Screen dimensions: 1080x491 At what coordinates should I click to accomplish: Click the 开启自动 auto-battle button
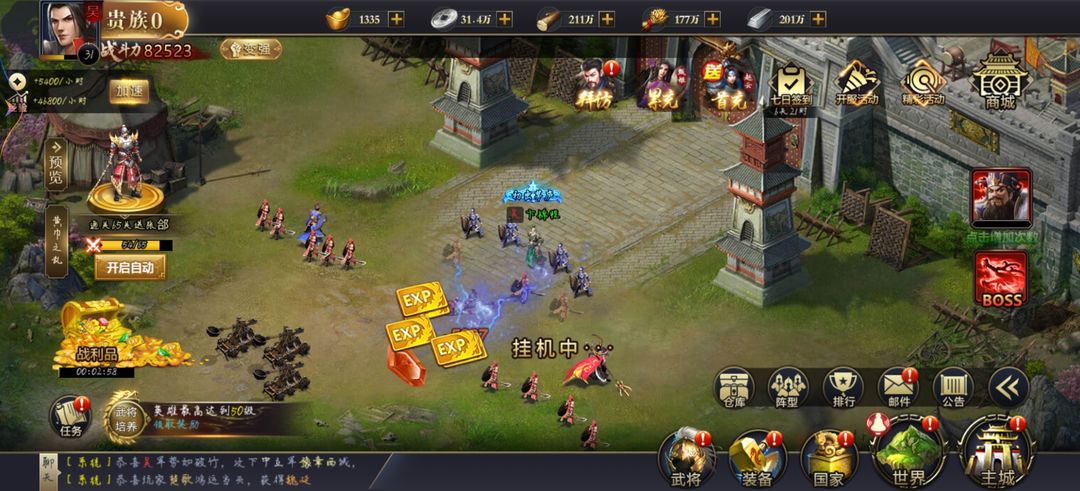(130, 267)
